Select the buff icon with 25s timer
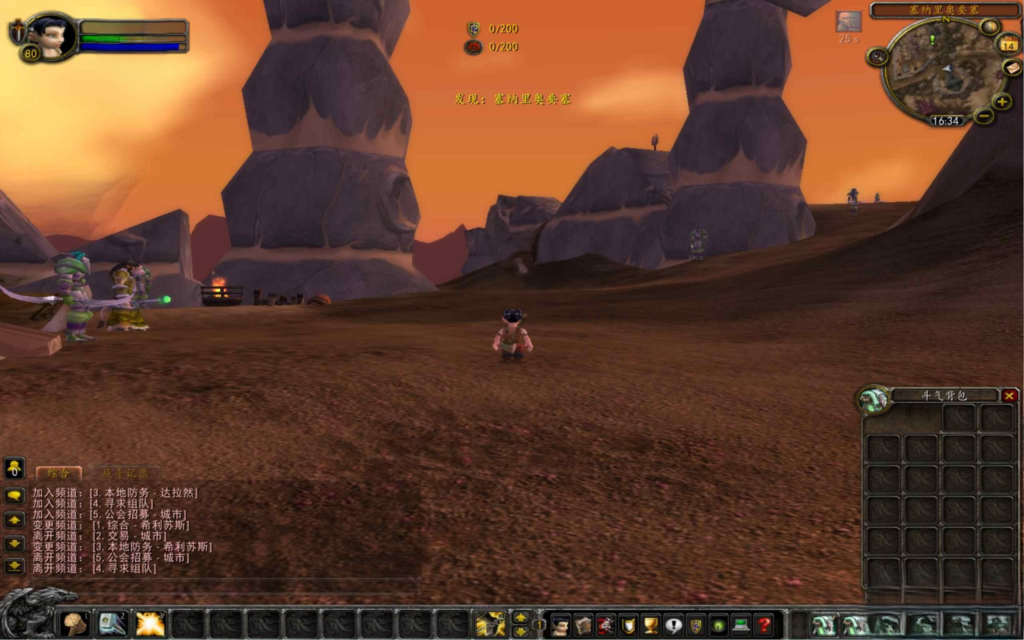Screen dimensions: 1024x640 [x=848, y=21]
